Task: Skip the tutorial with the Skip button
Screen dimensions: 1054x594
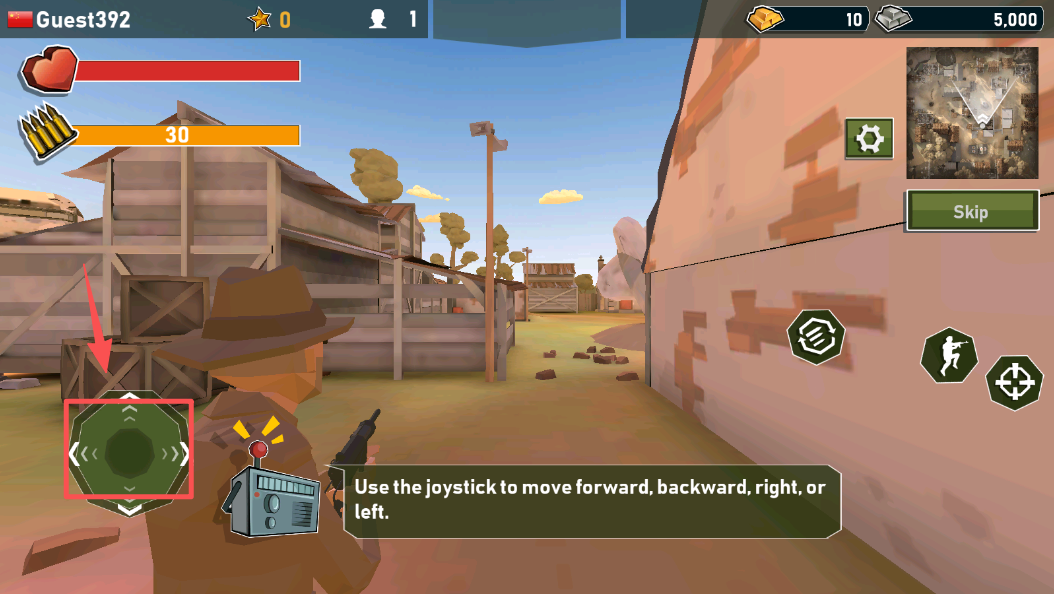Action: click(971, 211)
